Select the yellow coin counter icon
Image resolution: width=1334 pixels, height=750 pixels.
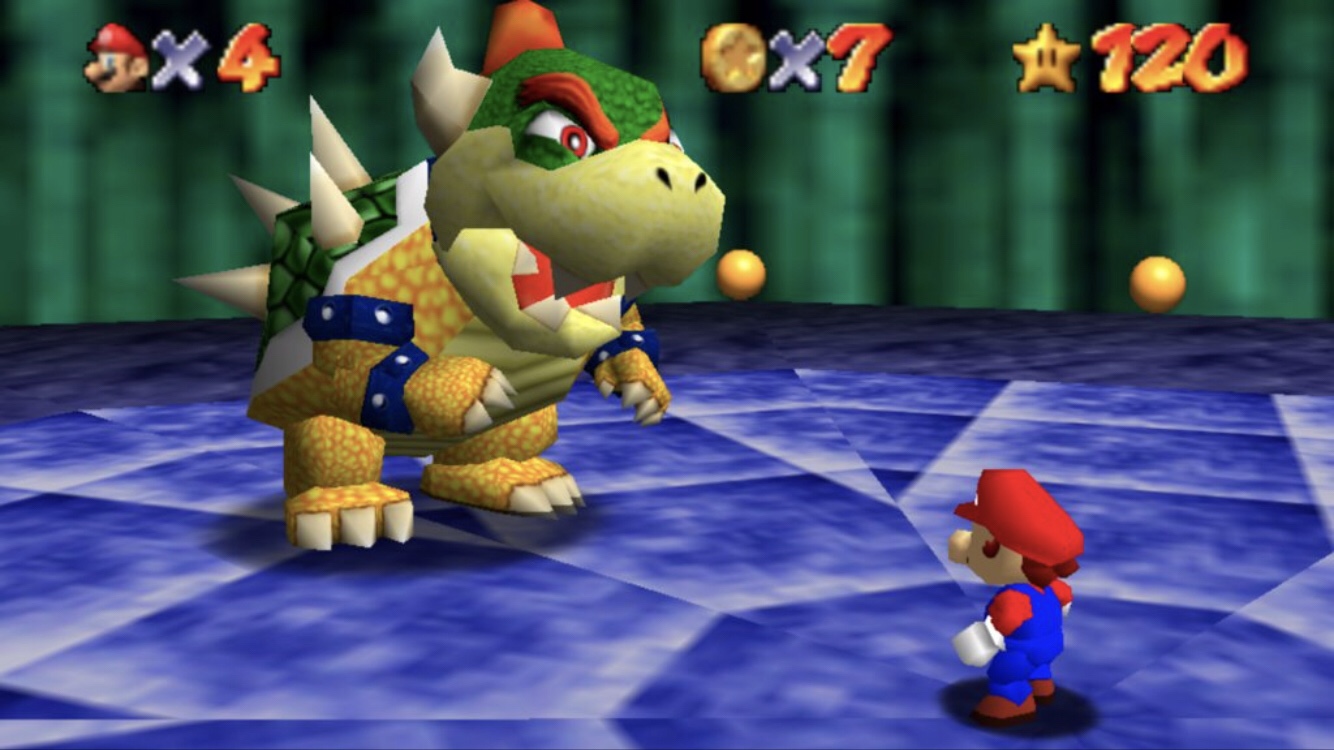click(x=732, y=57)
